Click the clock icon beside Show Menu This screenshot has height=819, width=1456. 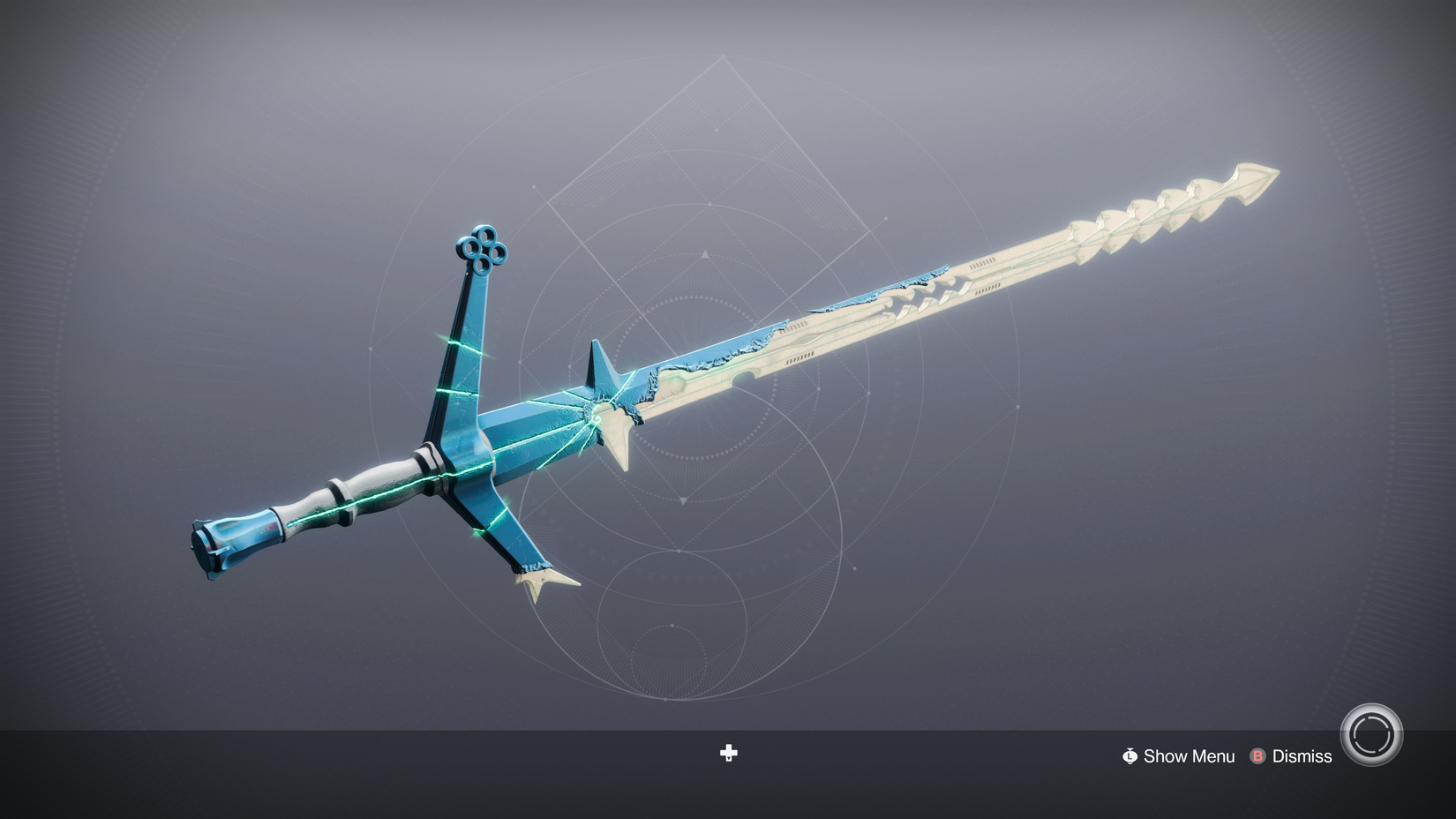coord(1130,756)
